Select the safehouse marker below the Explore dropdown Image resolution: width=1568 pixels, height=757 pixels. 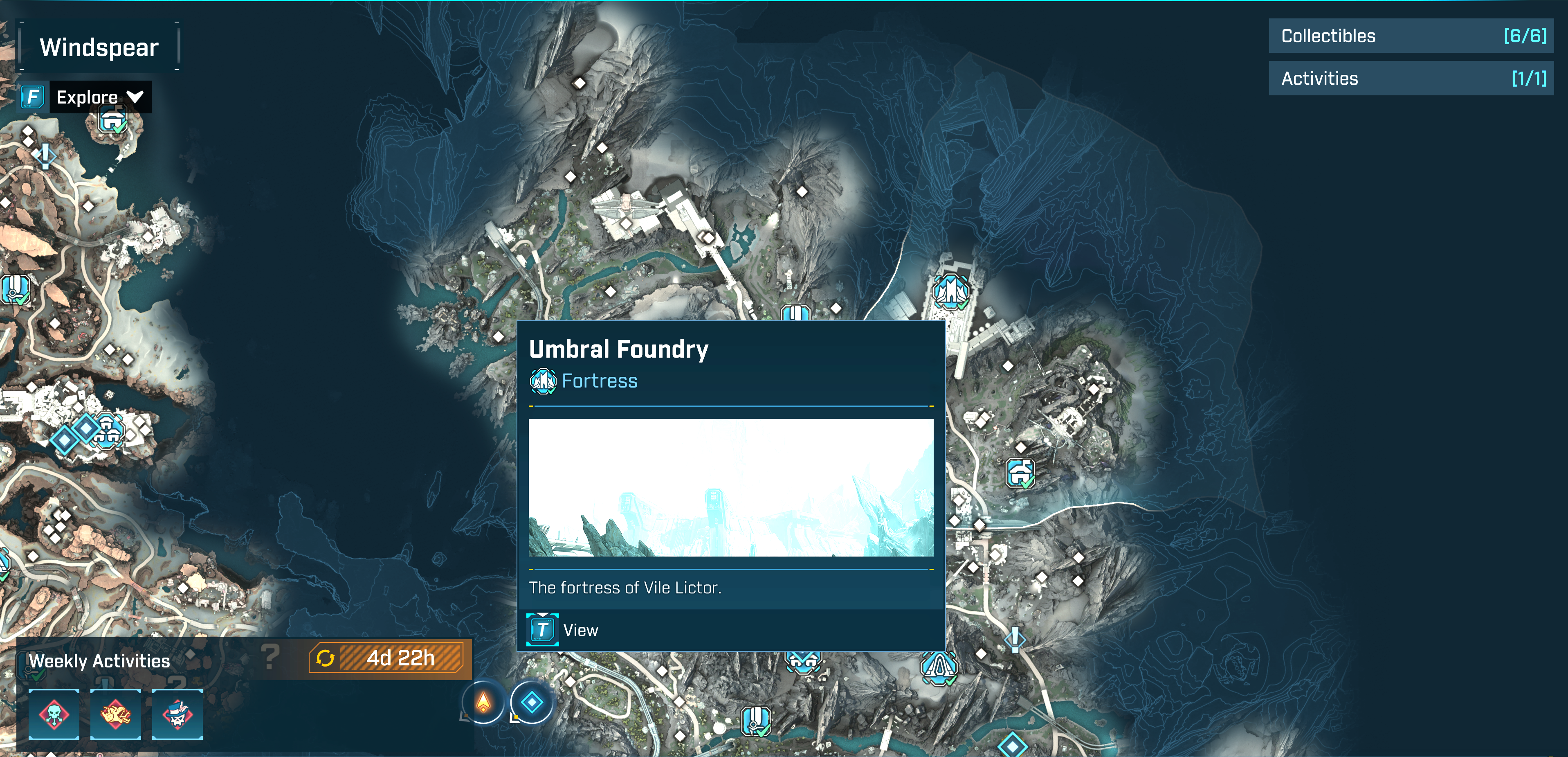pyautogui.click(x=113, y=122)
